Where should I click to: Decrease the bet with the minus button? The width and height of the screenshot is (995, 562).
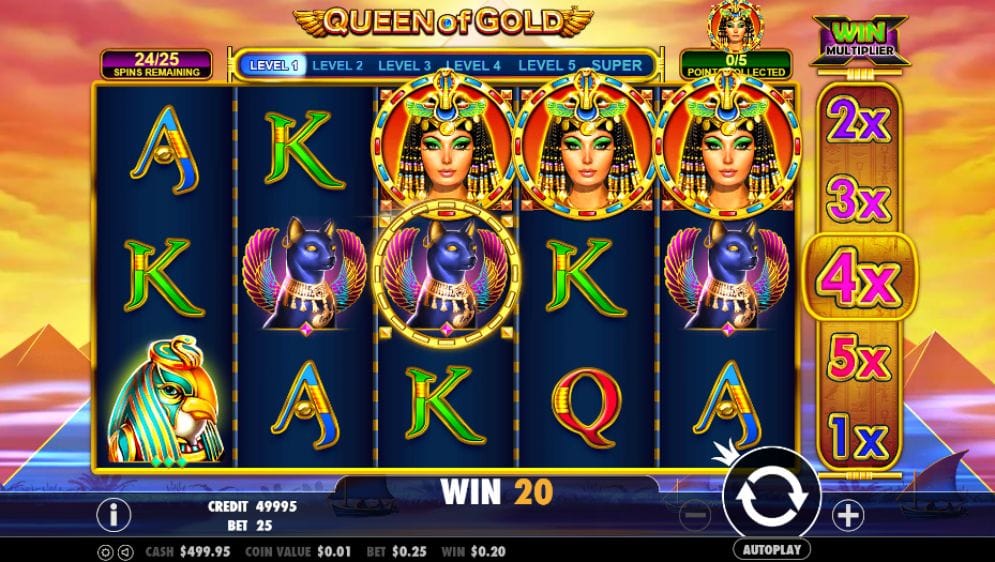click(696, 516)
